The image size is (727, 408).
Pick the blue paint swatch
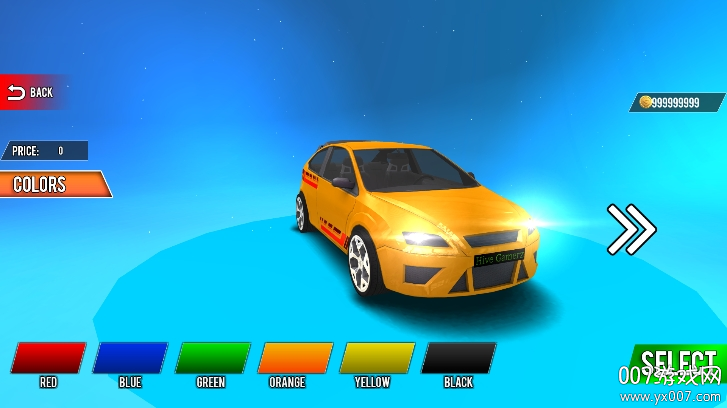130,358
